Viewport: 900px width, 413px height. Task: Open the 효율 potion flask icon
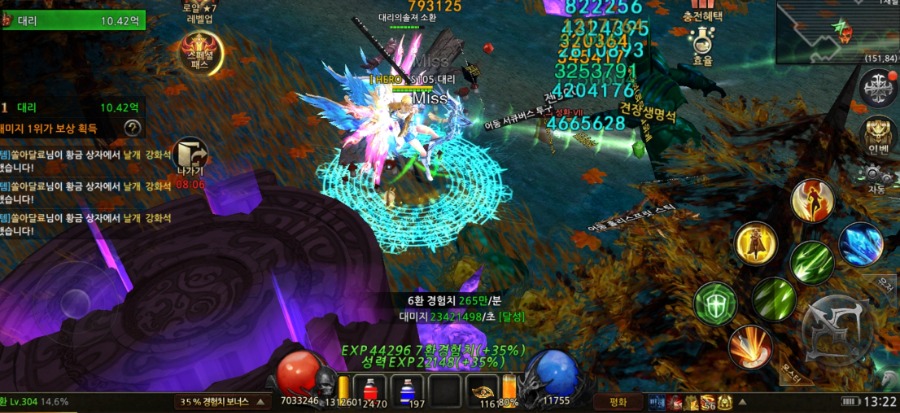coord(703,42)
